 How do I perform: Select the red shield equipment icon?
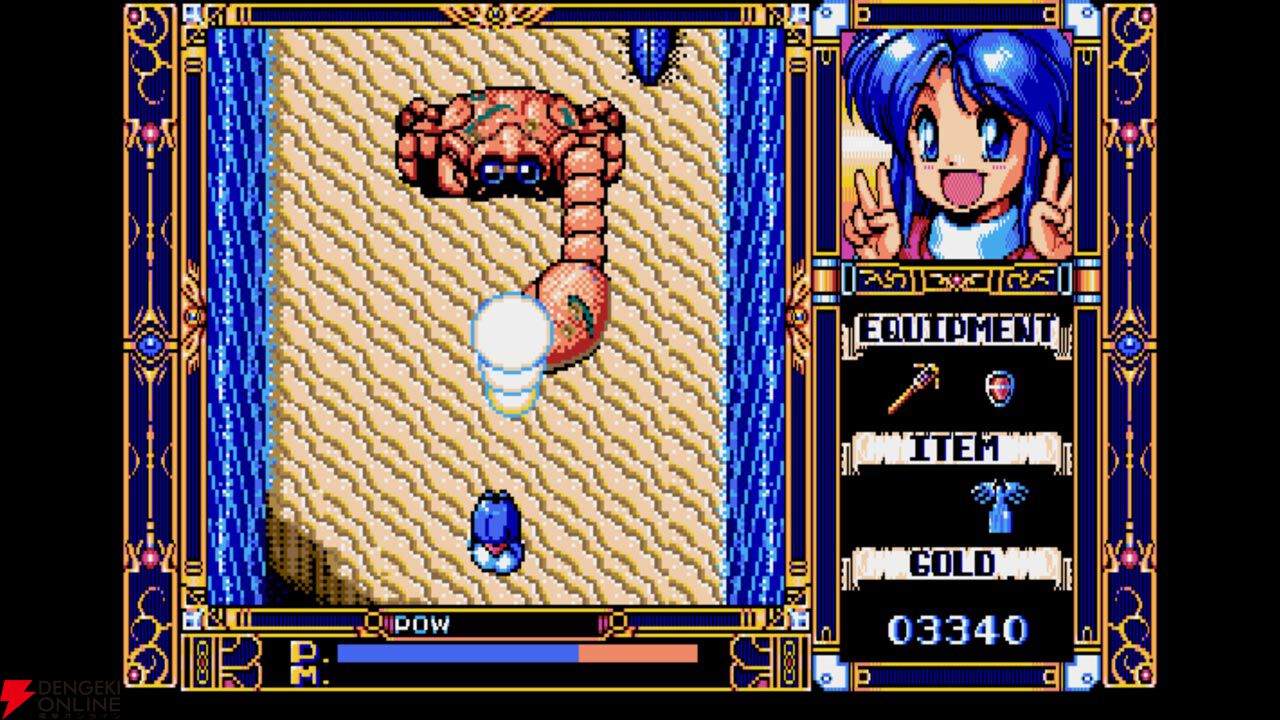pos(999,389)
